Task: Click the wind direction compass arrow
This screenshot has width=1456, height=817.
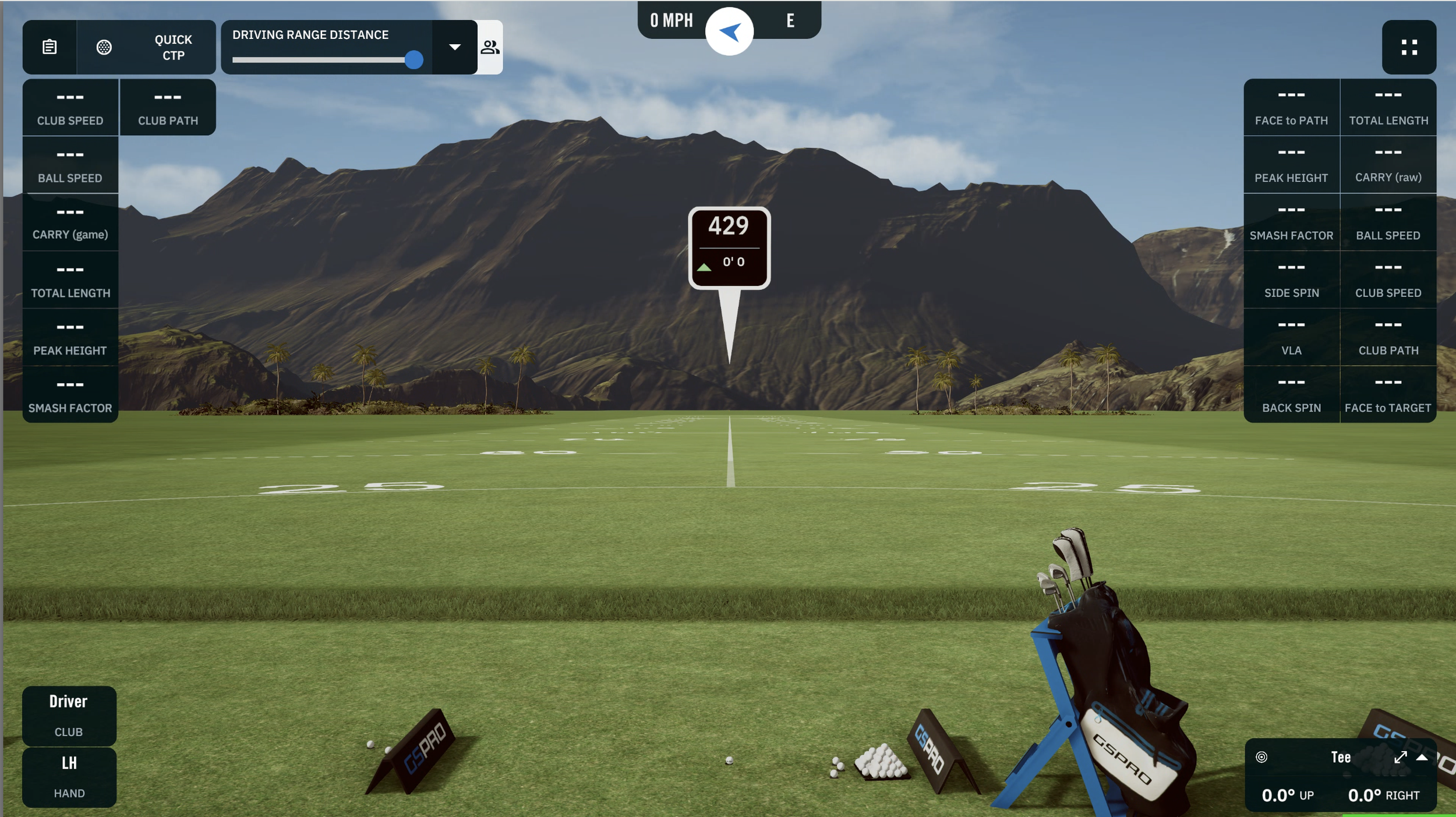Action: 729,31
